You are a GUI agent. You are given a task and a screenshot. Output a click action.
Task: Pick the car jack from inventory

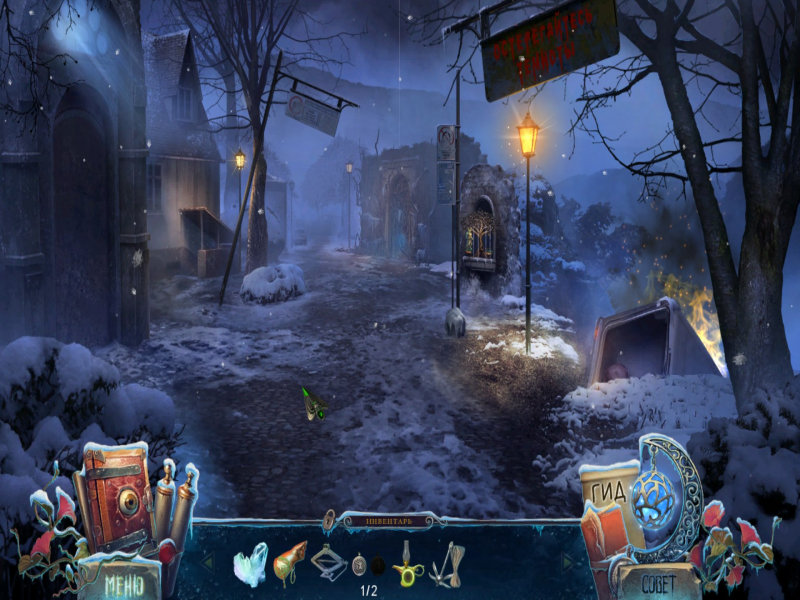click(x=328, y=562)
